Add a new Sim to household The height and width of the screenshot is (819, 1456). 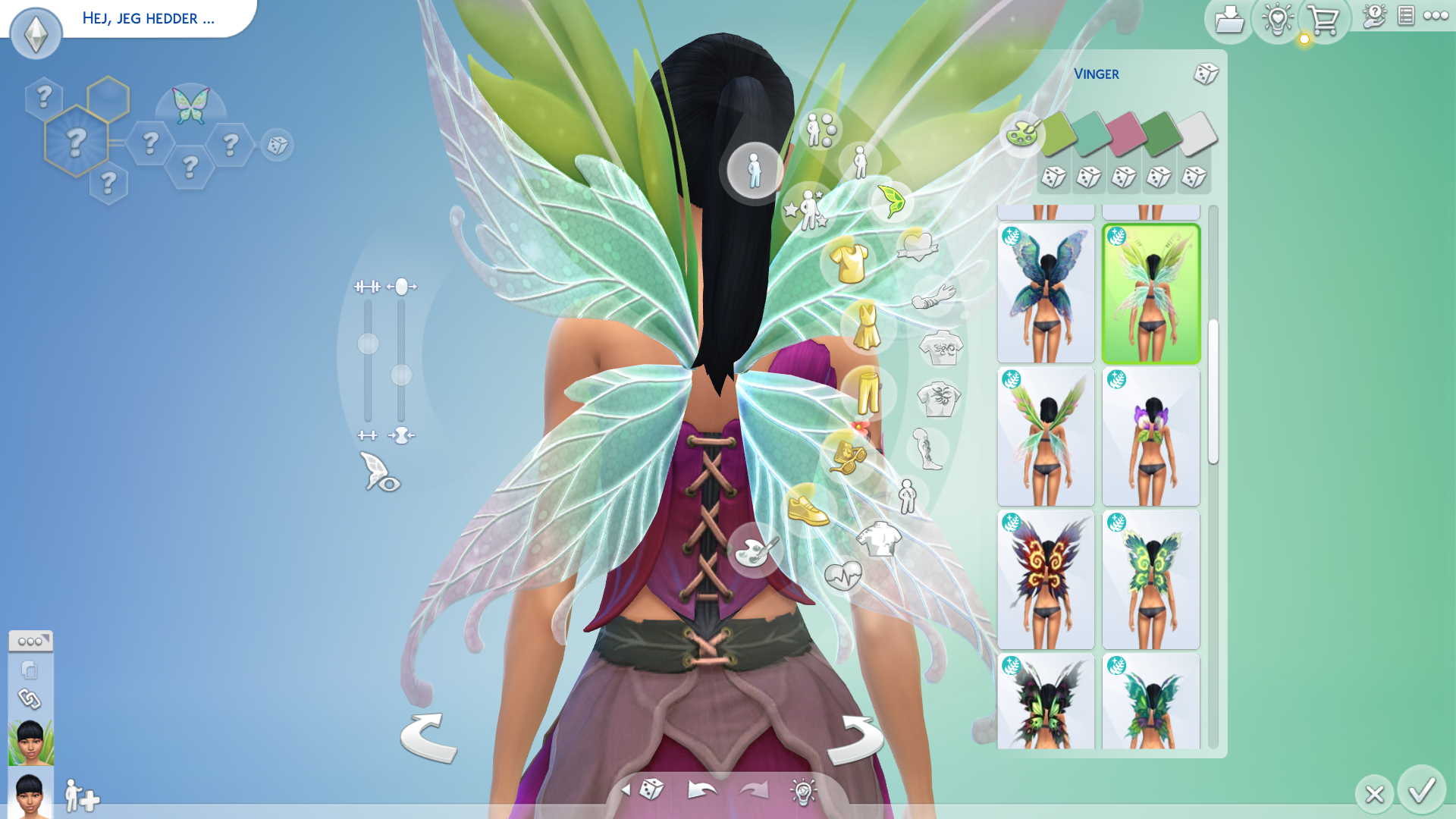tap(82, 796)
